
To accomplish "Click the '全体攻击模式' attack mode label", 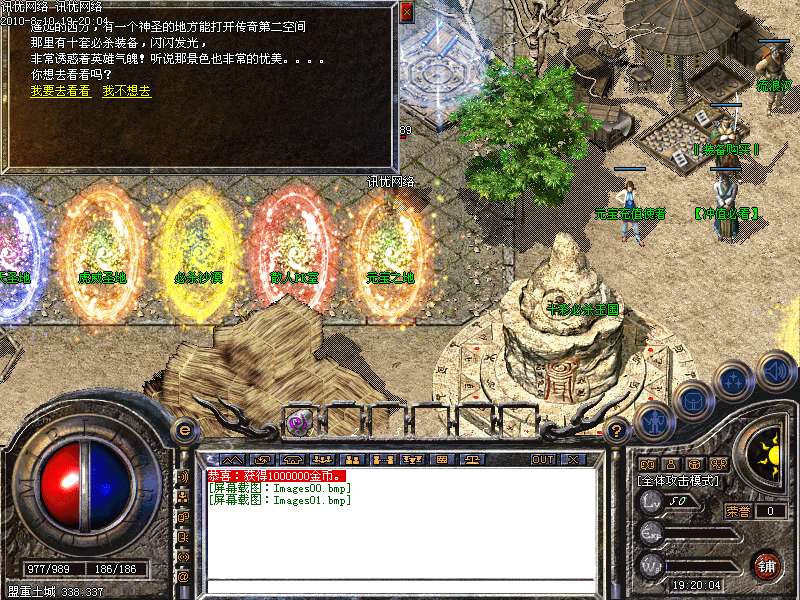I will (x=677, y=481).
